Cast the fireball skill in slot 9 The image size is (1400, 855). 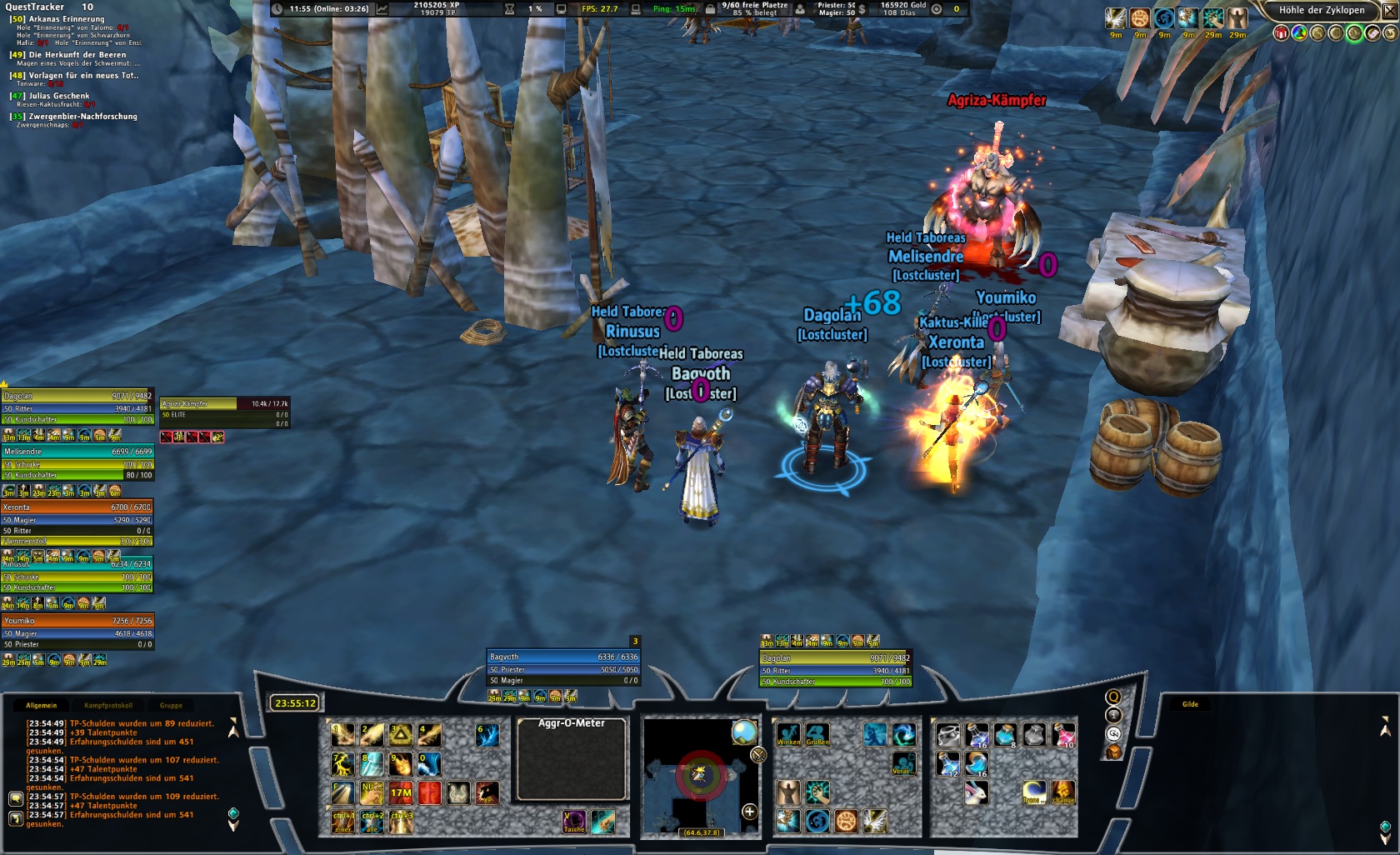pos(401,763)
